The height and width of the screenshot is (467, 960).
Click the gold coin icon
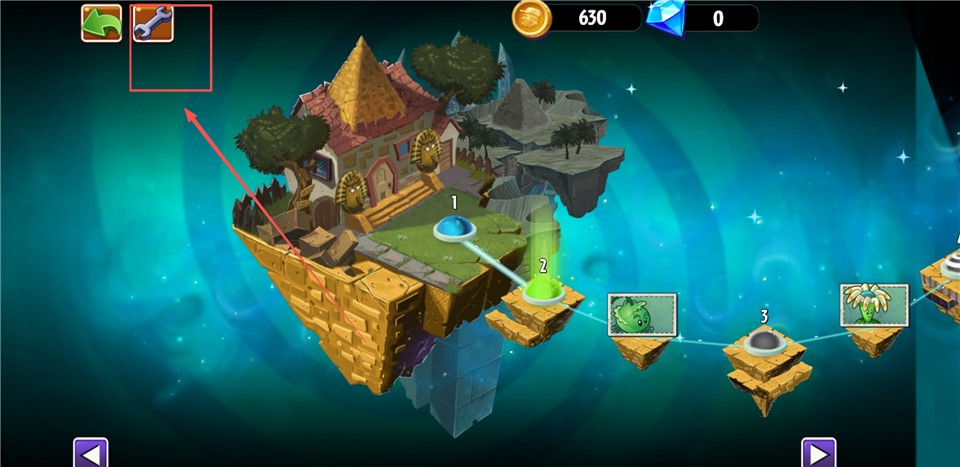[x=531, y=17]
